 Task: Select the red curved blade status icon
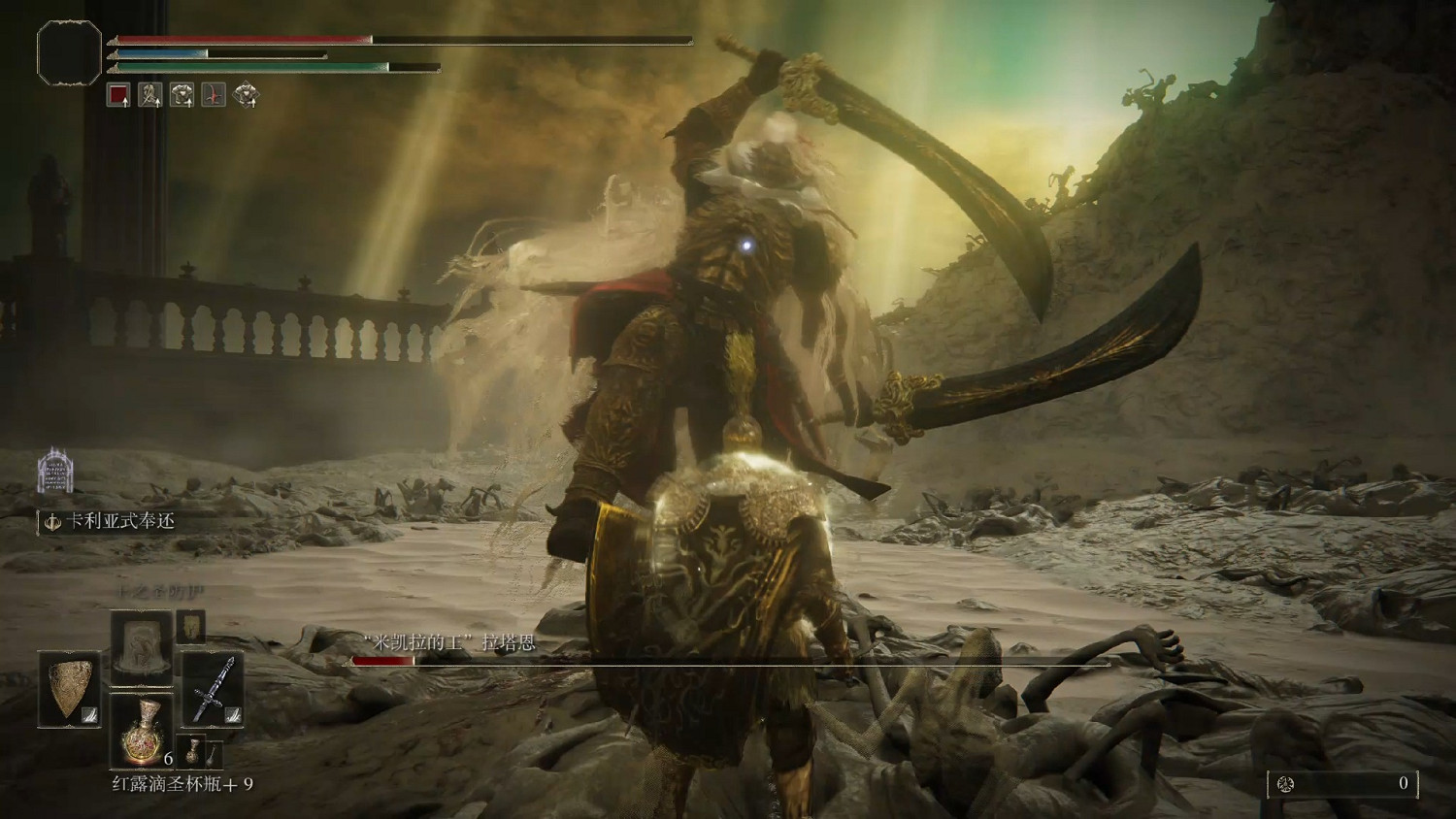pyautogui.click(x=214, y=95)
